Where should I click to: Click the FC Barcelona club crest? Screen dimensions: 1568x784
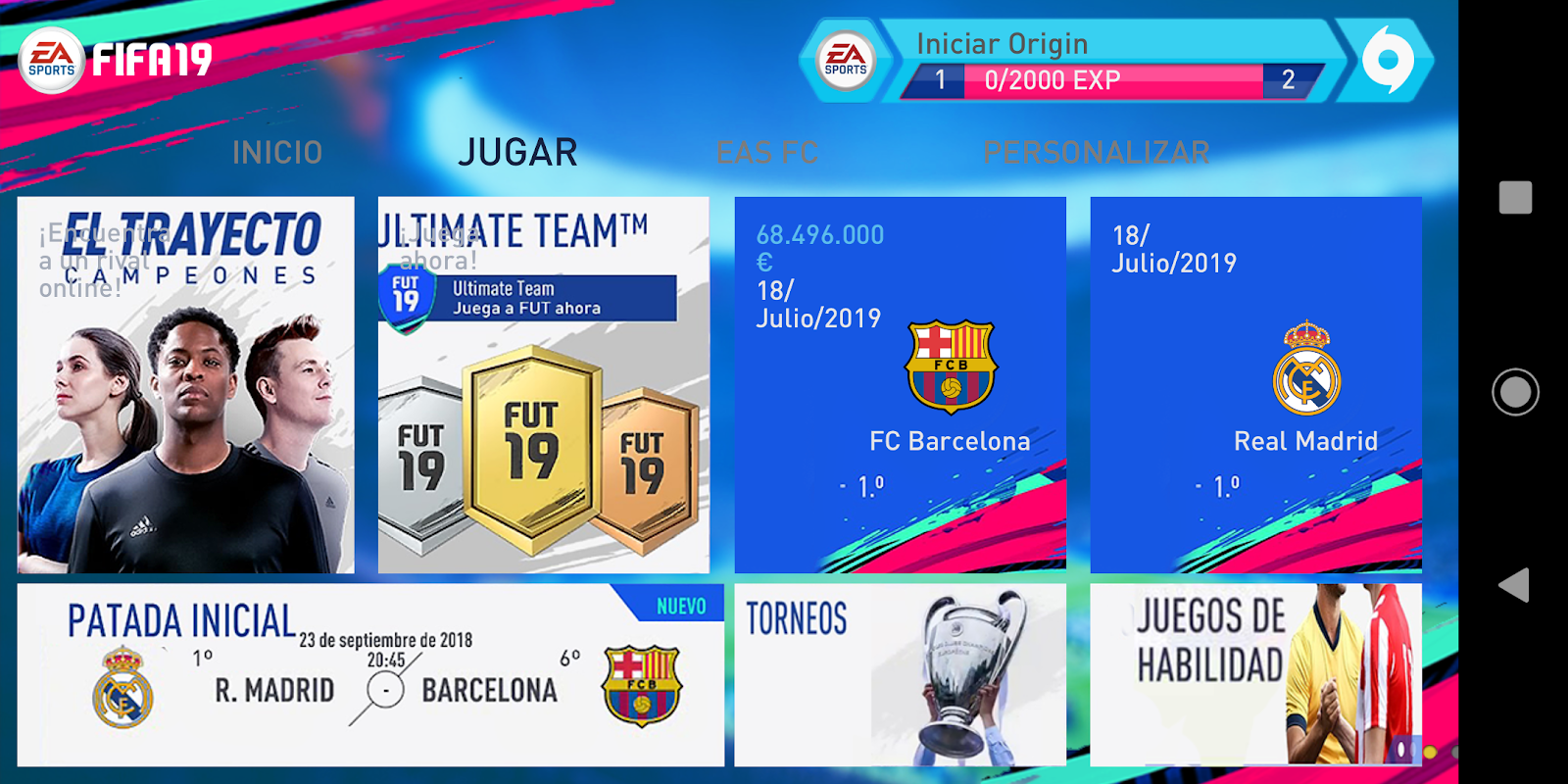coord(950,365)
